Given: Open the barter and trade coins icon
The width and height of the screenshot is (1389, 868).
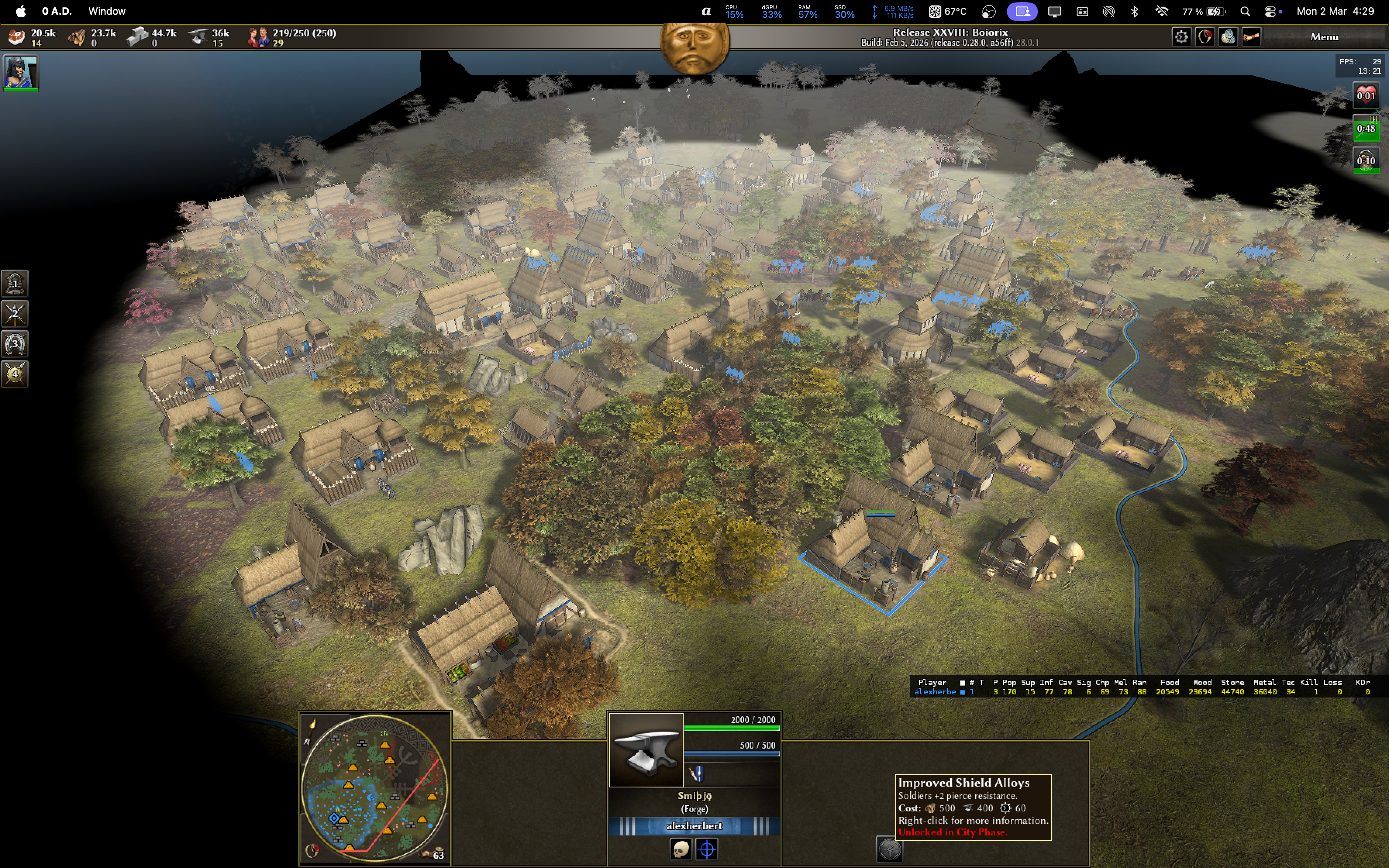Looking at the screenshot, I should click(1228, 37).
